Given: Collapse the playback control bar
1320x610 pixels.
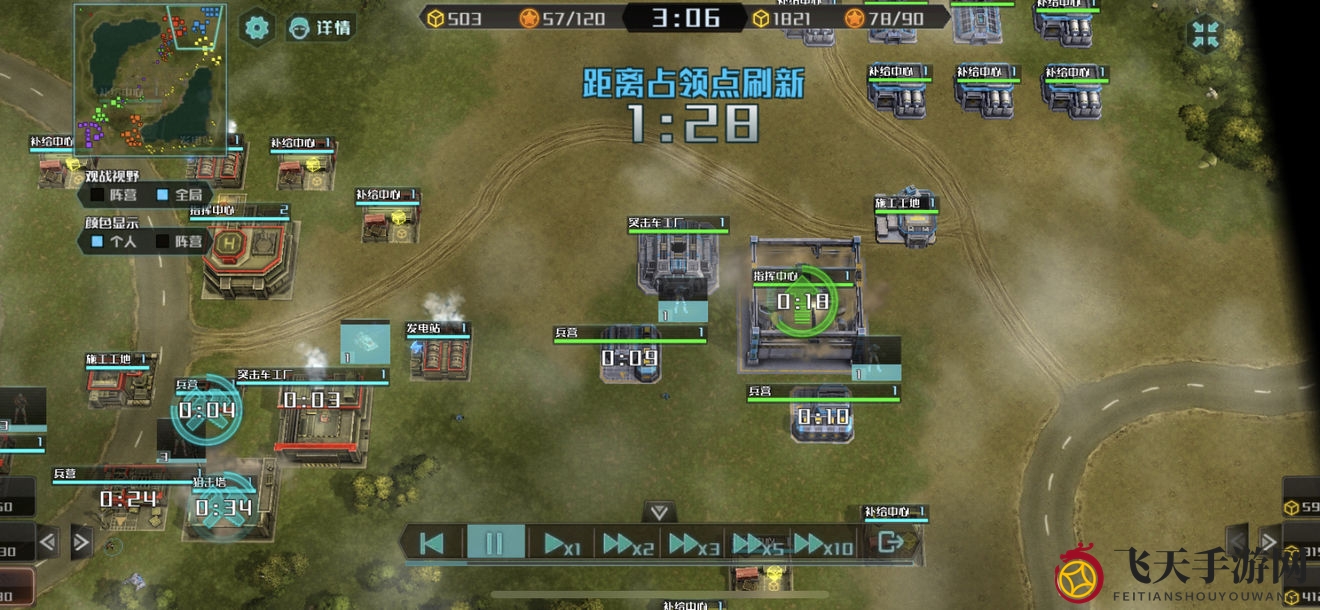Looking at the screenshot, I should click(659, 512).
